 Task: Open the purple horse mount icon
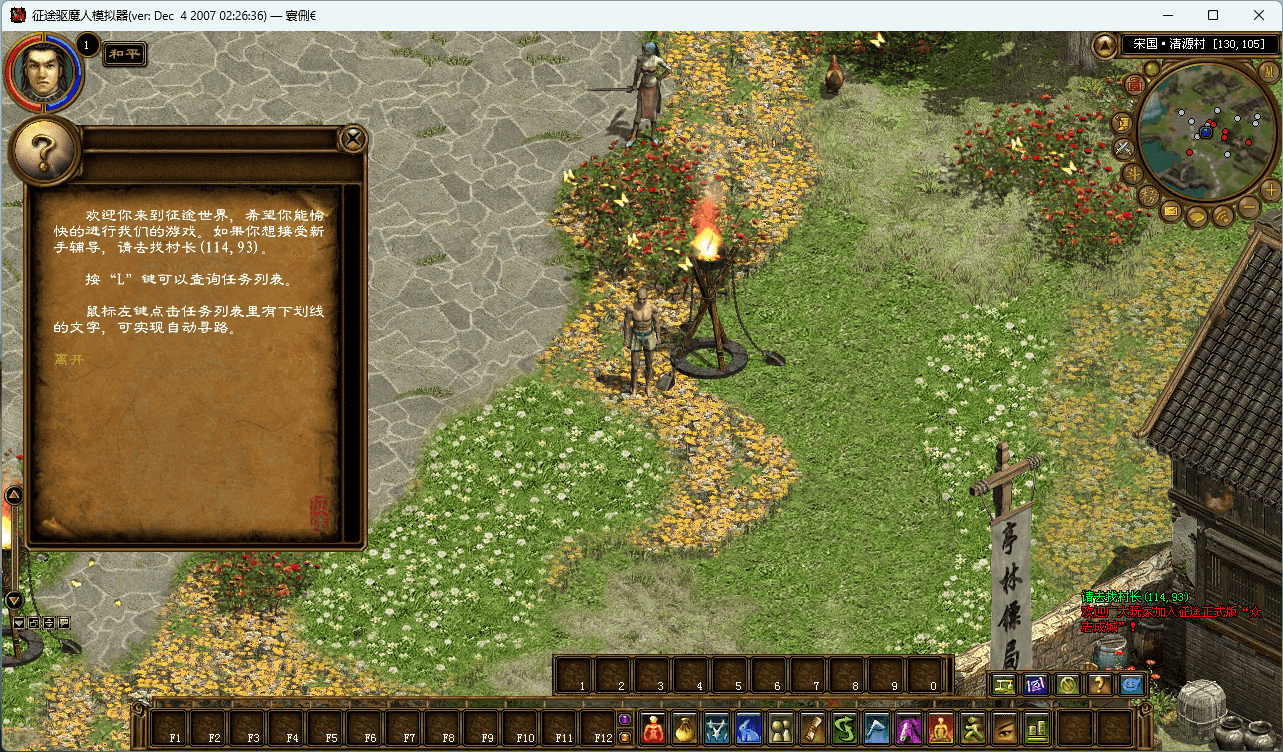(x=909, y=729)
